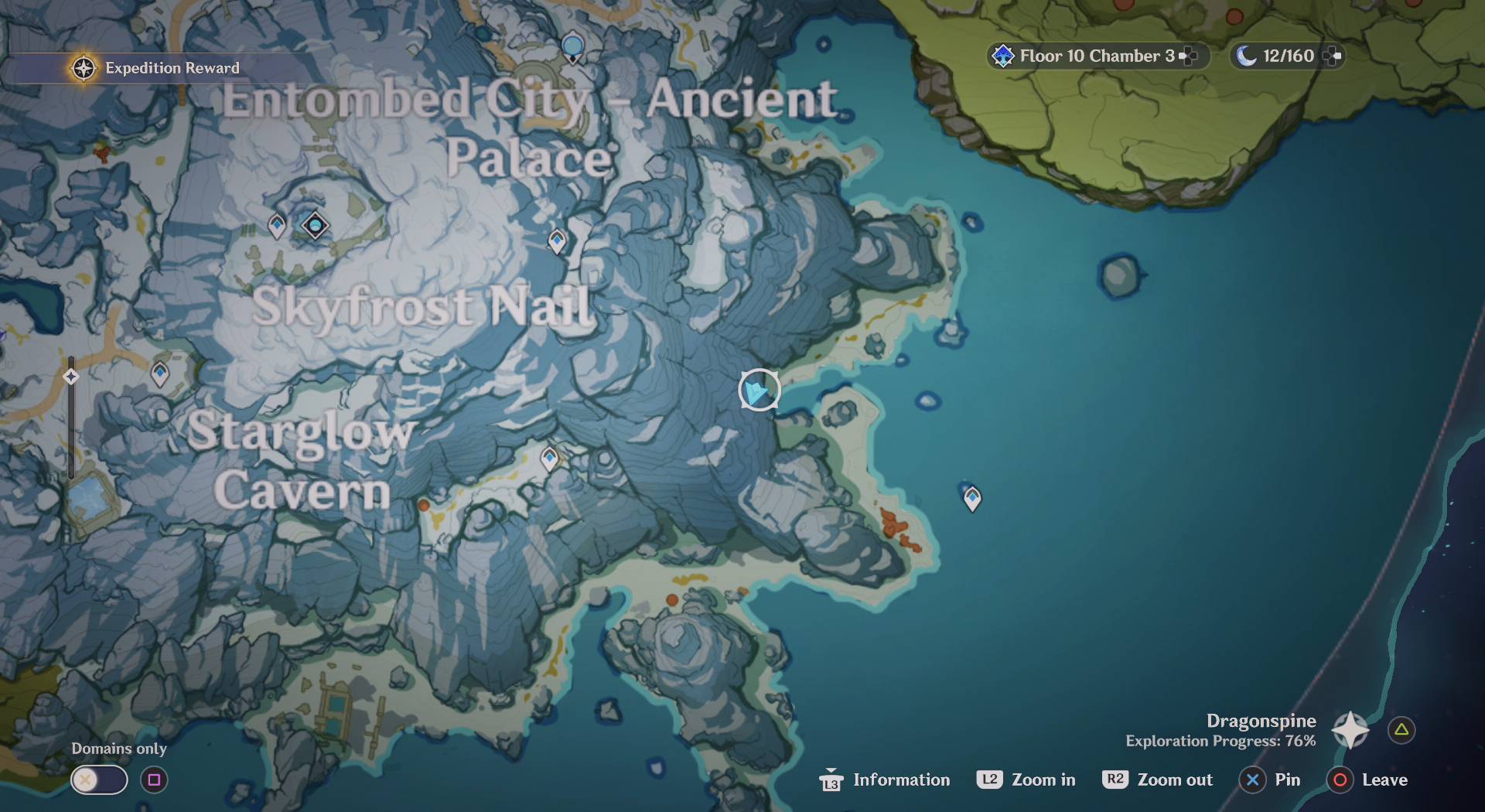The height and width of the screenshot is (812, 1485).
Task: Toggle the Domains only switch
Action: coord(98,780)
